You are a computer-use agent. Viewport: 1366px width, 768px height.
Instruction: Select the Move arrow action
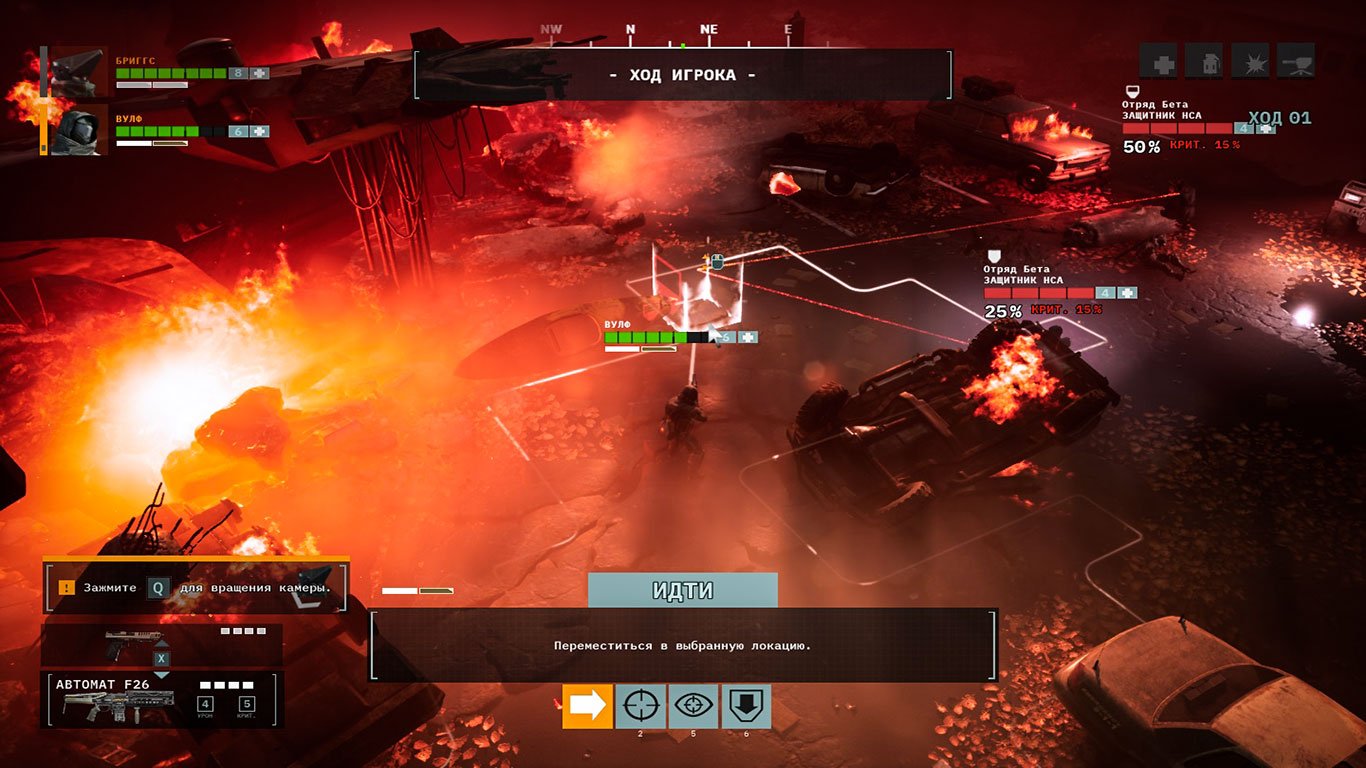(x=588, y=706)
